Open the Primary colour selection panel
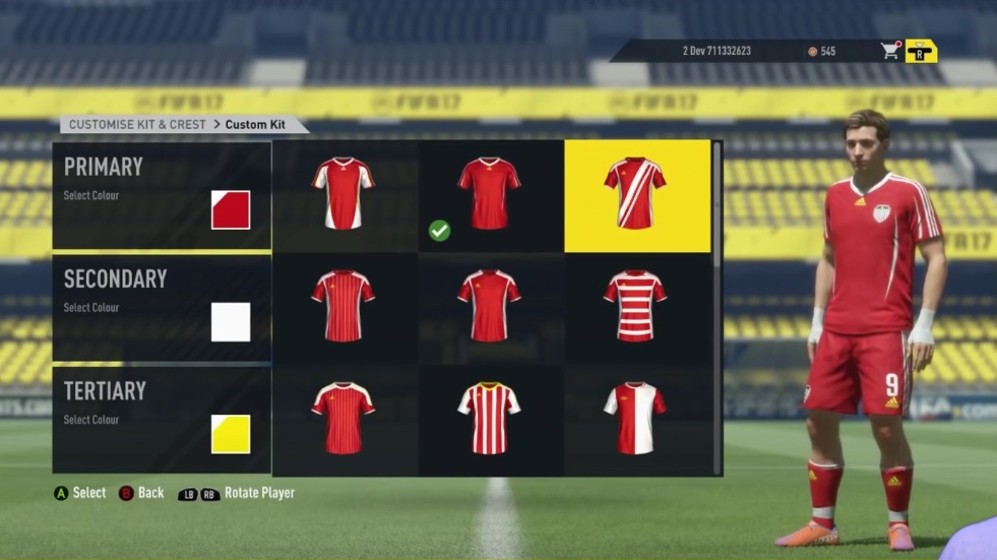Screen dimensions: 997x560 pyautogui.click(x=161, y=195)
